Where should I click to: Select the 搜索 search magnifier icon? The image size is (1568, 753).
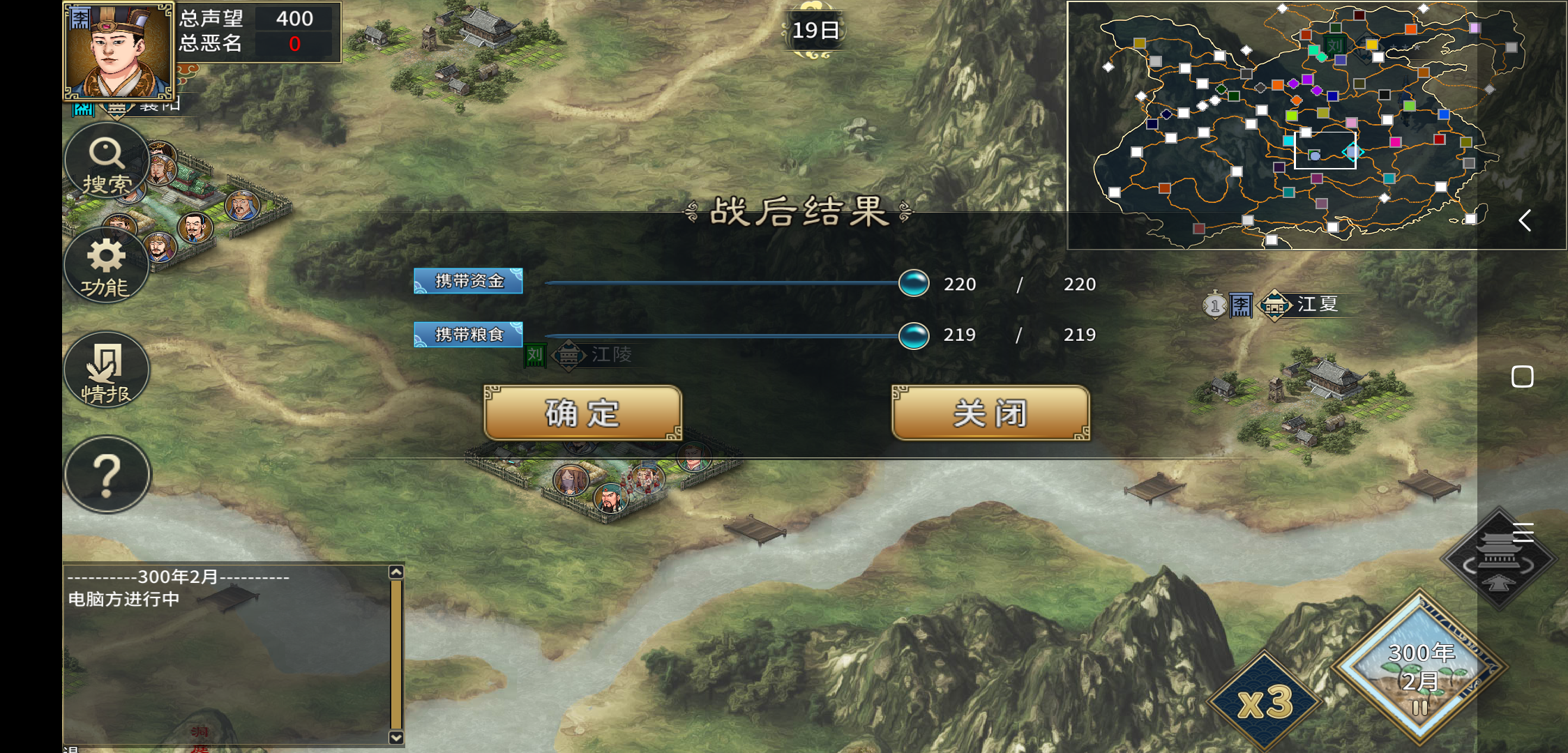click(x=106, y=160)
